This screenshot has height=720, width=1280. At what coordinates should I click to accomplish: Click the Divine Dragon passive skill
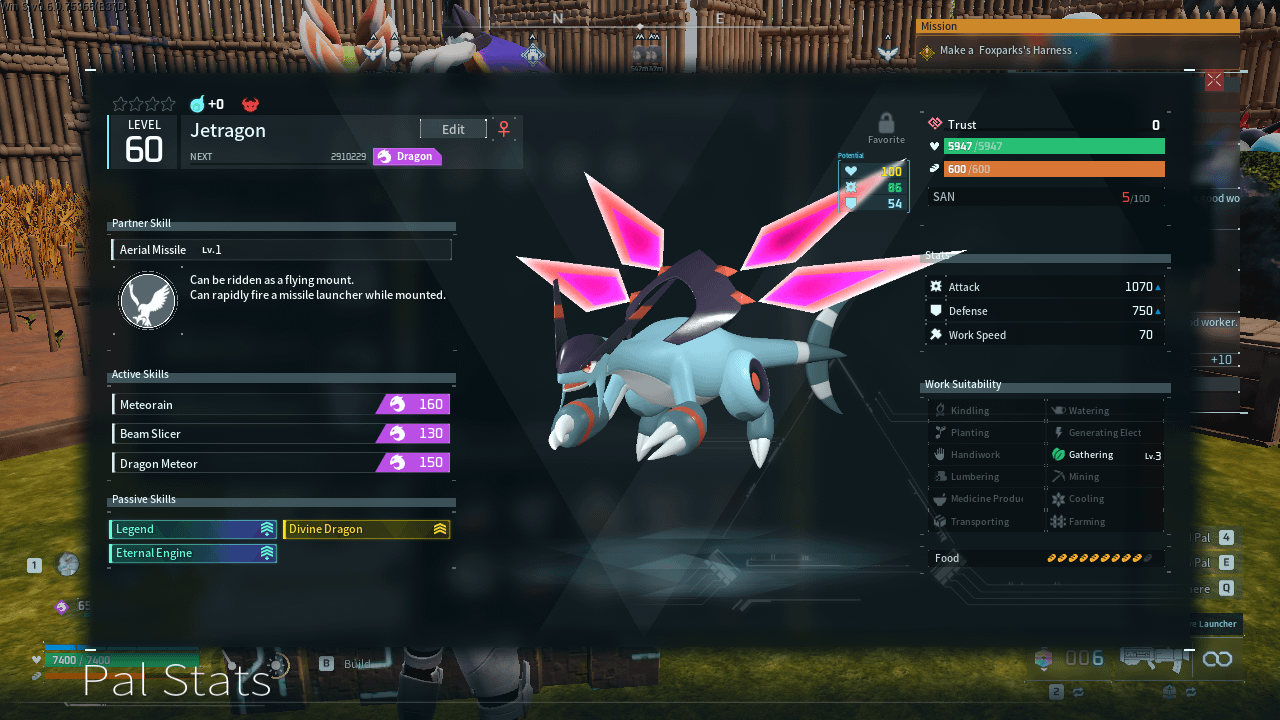tap(366, 529)
